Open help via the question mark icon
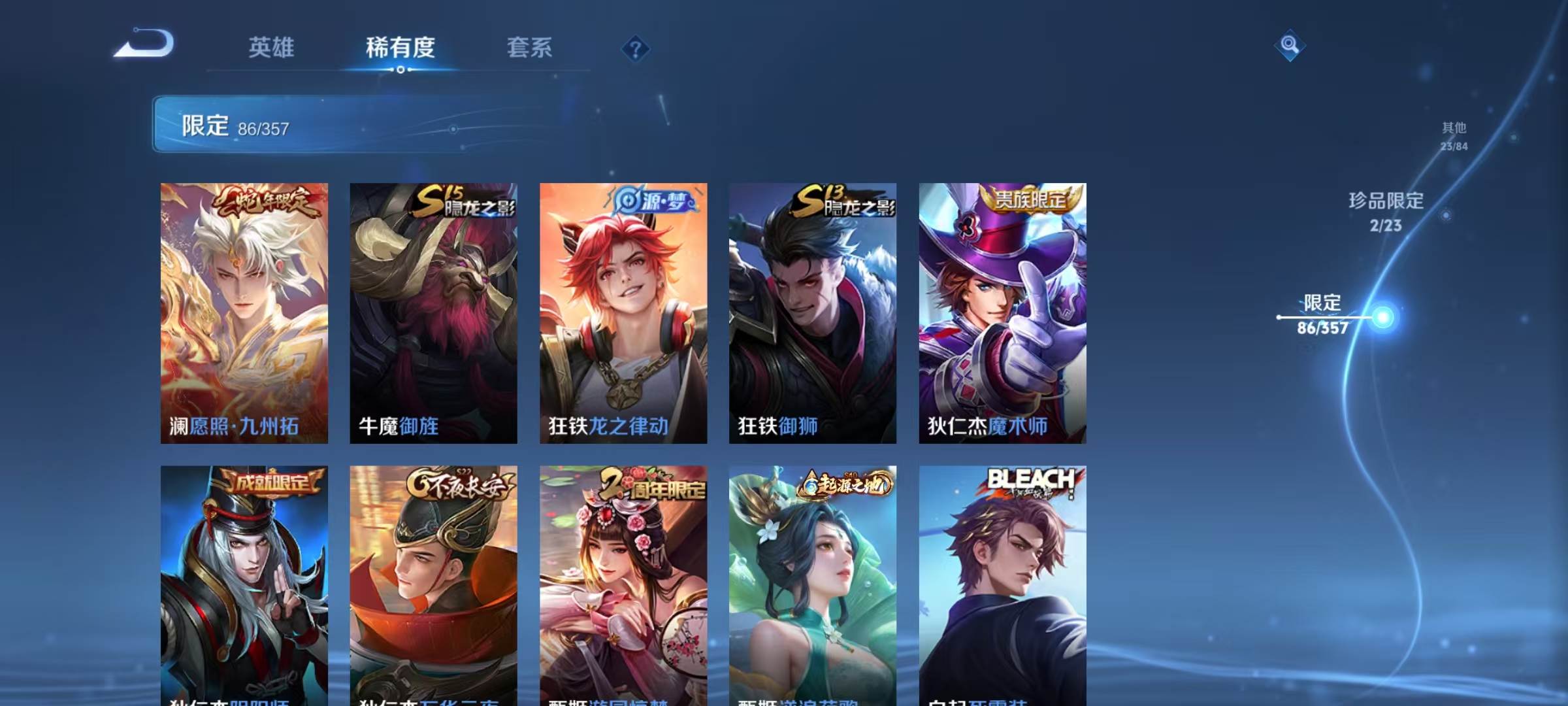This screenshot has height=706, width=1568. (x=636, y=48)
